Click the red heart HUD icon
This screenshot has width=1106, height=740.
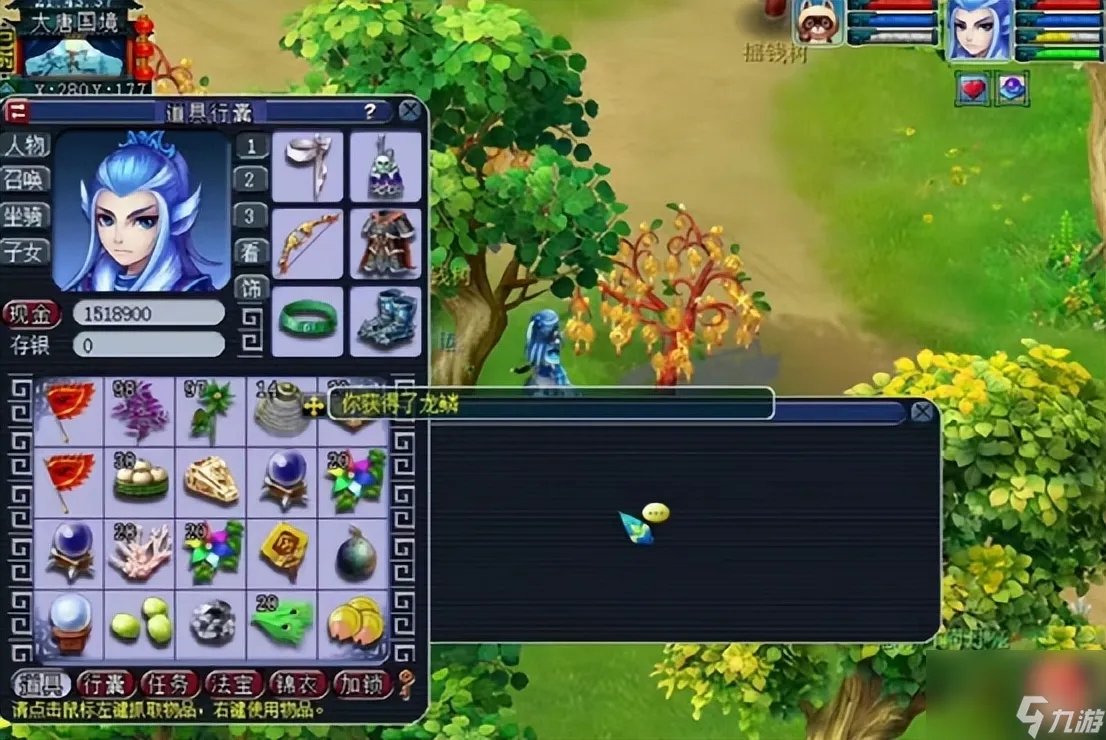point(973,89)
